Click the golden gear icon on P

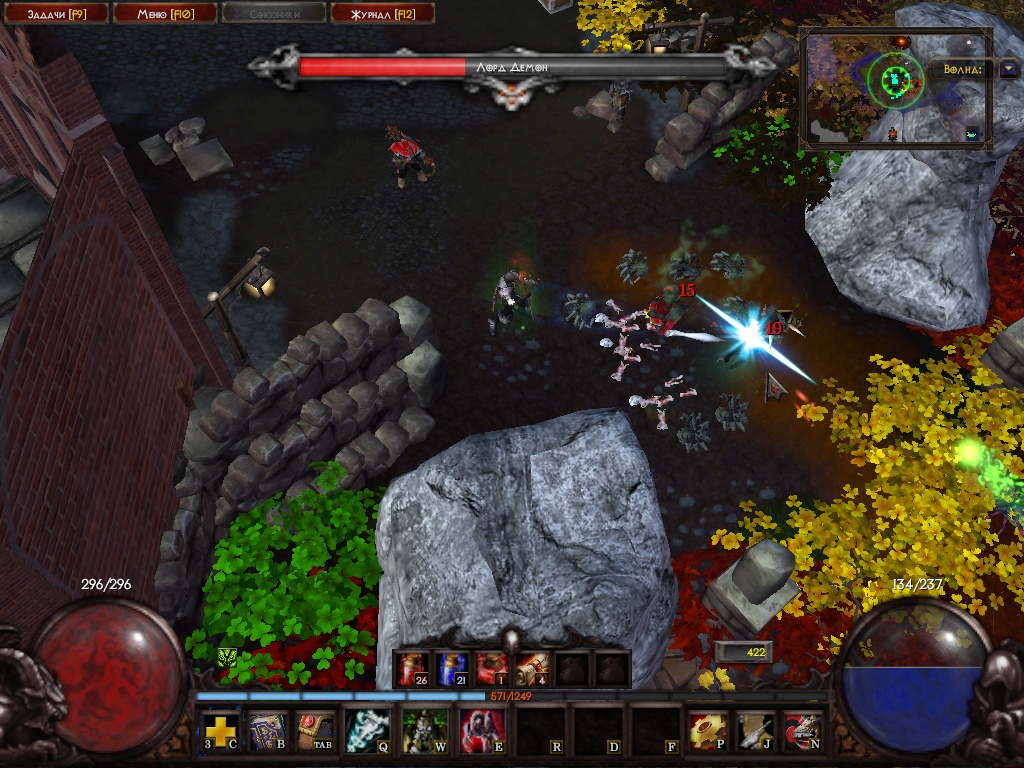coord(708,731)
